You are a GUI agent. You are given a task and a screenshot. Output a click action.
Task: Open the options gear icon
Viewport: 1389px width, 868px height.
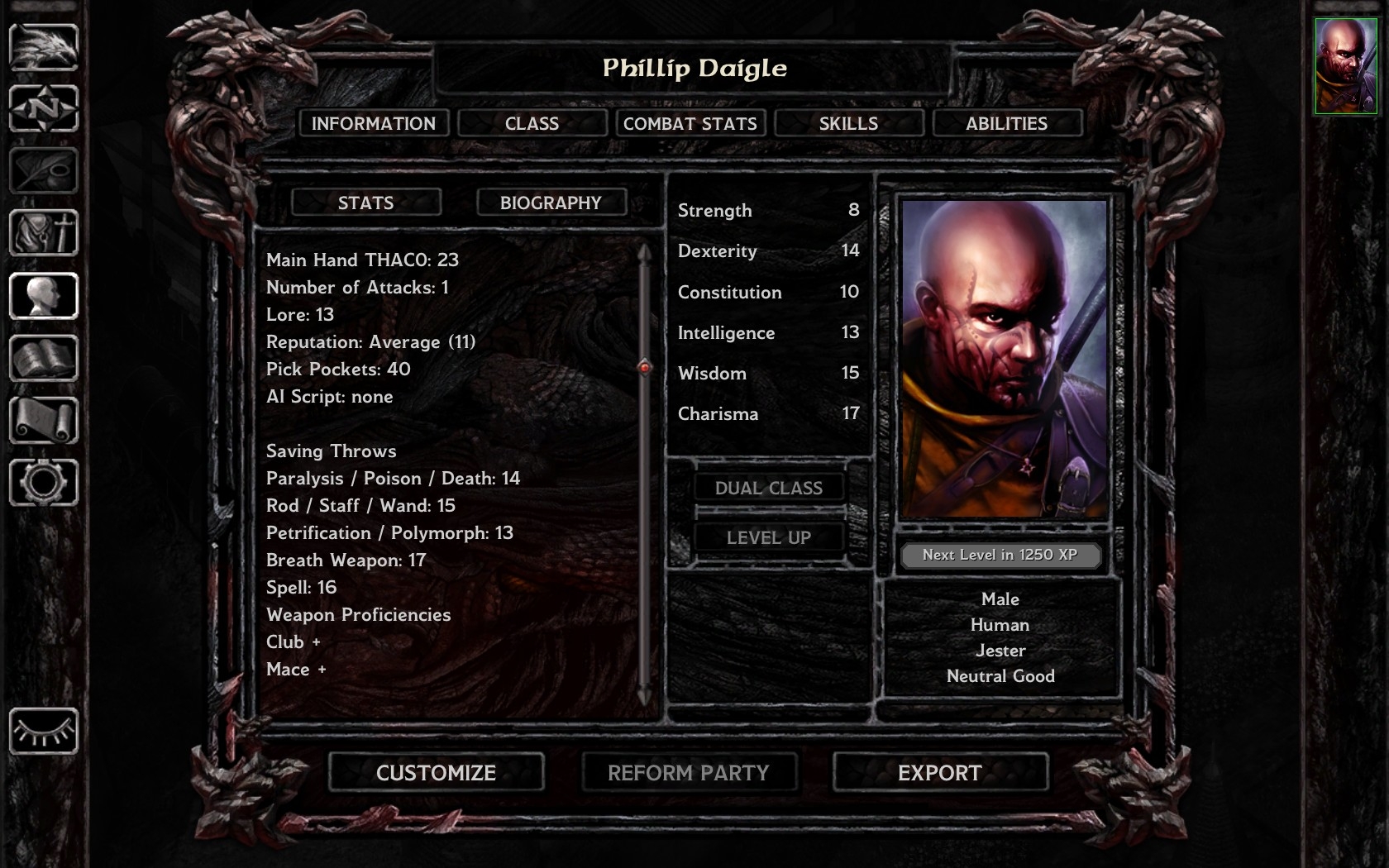[x=44, y=482]
